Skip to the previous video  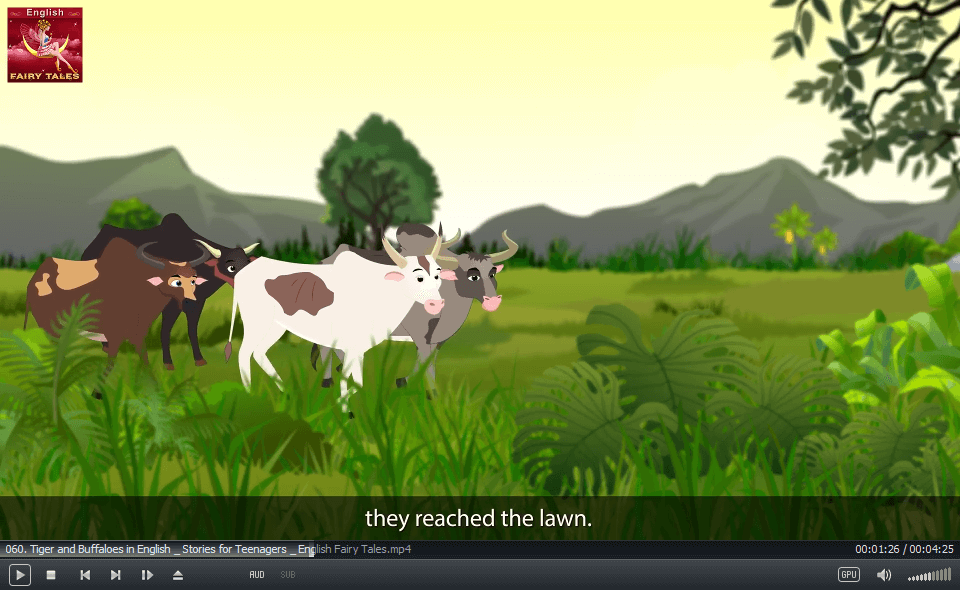(85, 575)
